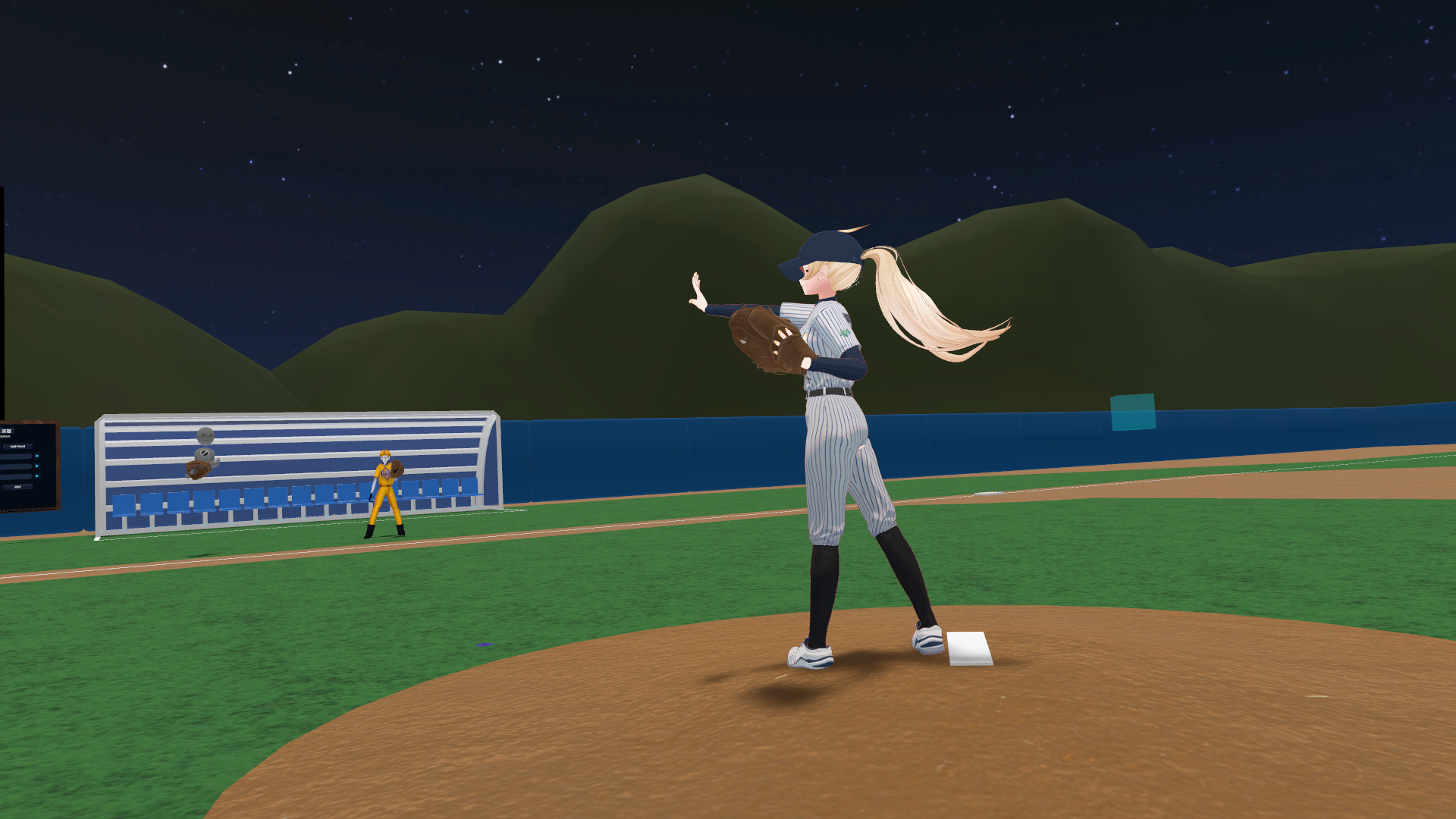Select the Left Hand button on the settings board
1456x819 pixels.
17,447
